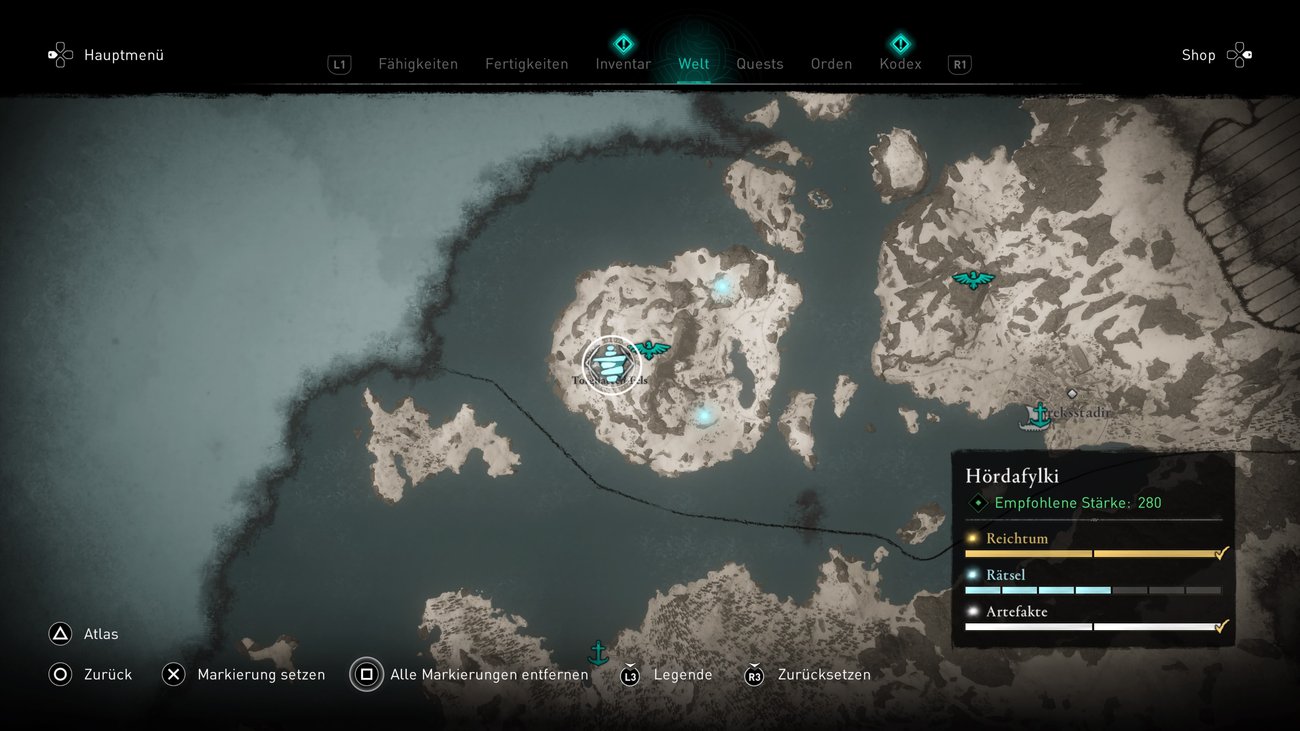
Task: Select the eagle sync point on the eastern landmass
Action: [x=972, y=280]
